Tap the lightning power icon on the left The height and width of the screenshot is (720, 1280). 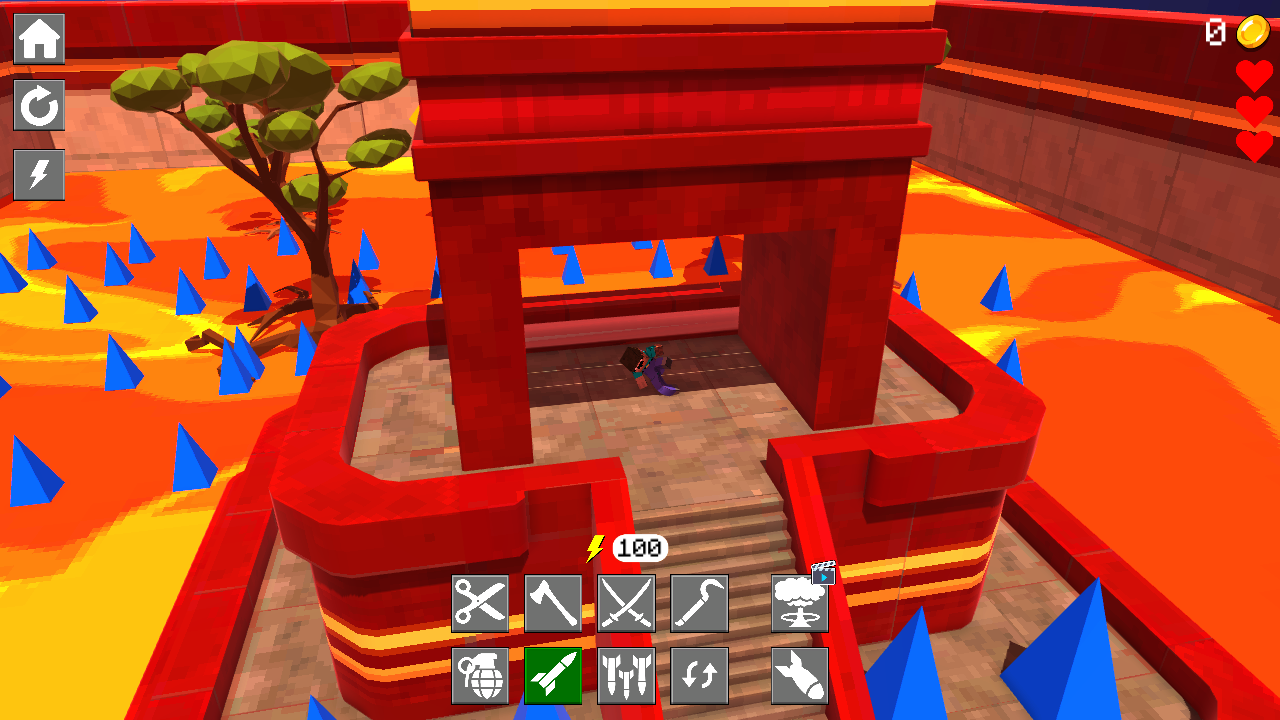(39, 175)
